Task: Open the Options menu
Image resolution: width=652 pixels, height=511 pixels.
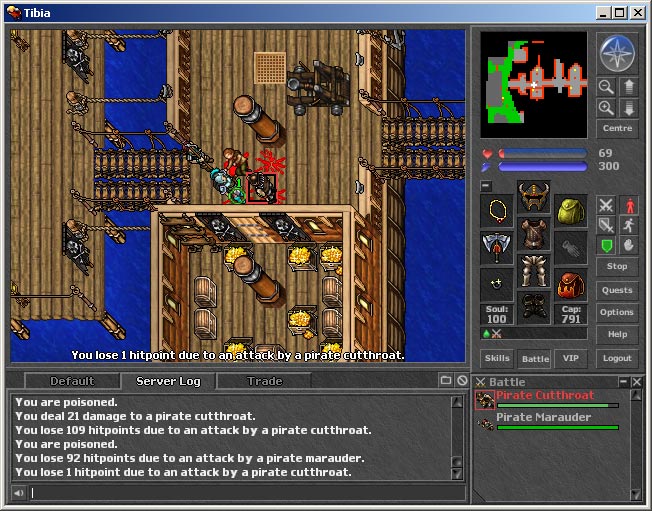Action: [x=617, y=312]
